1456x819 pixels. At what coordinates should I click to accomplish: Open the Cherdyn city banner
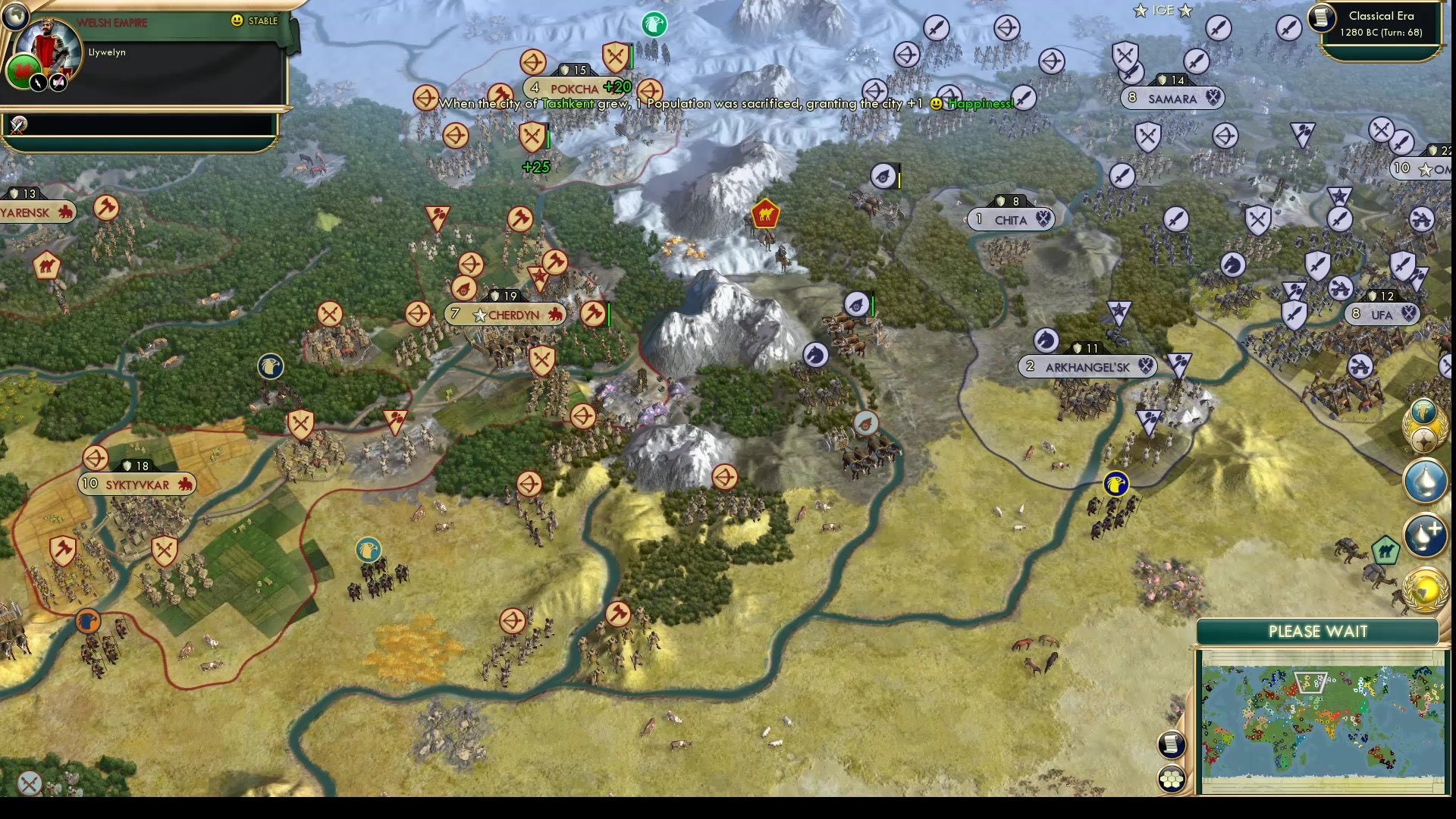click(x=507, y=314)
